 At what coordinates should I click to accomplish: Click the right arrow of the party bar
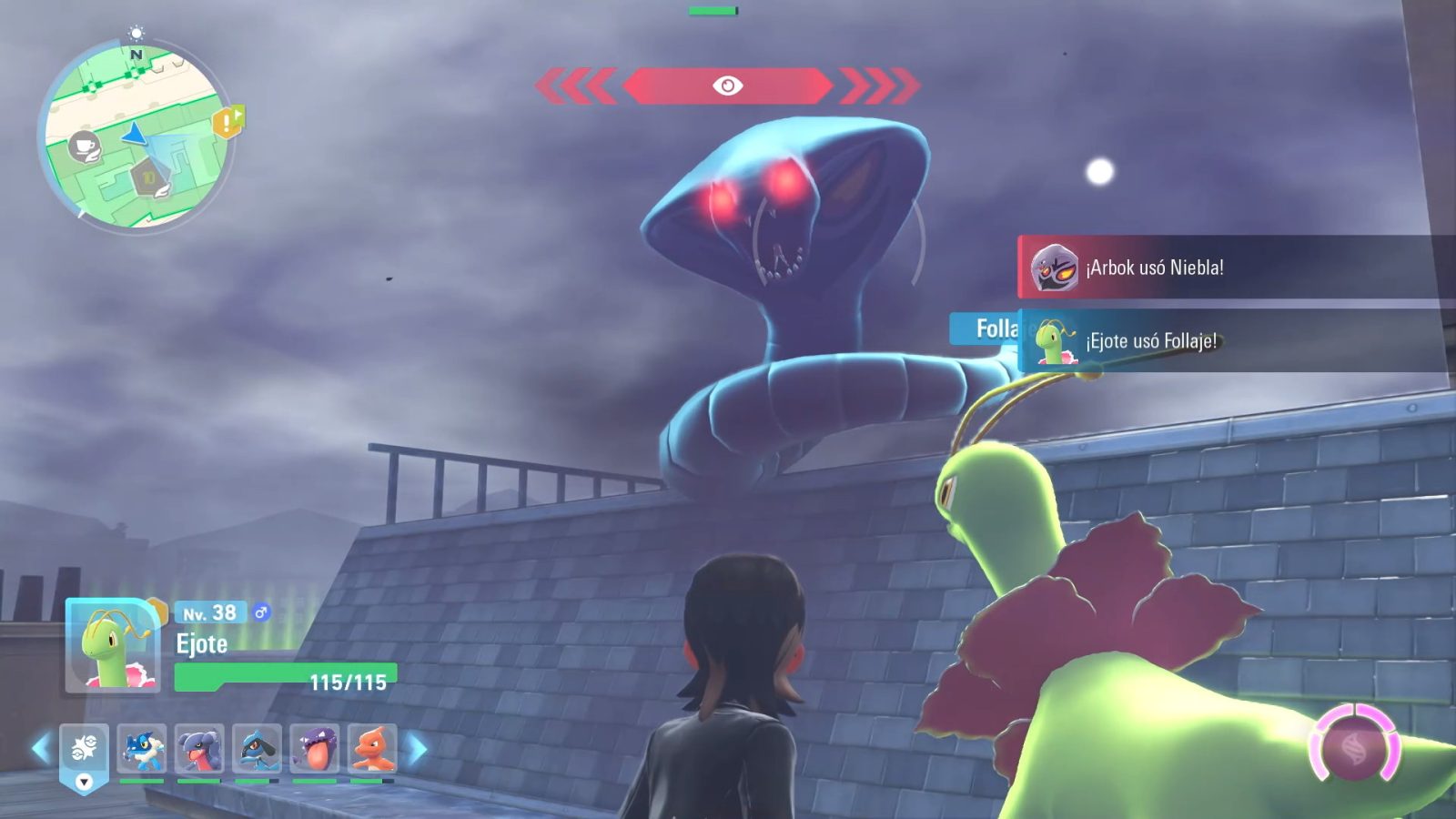point(418,749)
